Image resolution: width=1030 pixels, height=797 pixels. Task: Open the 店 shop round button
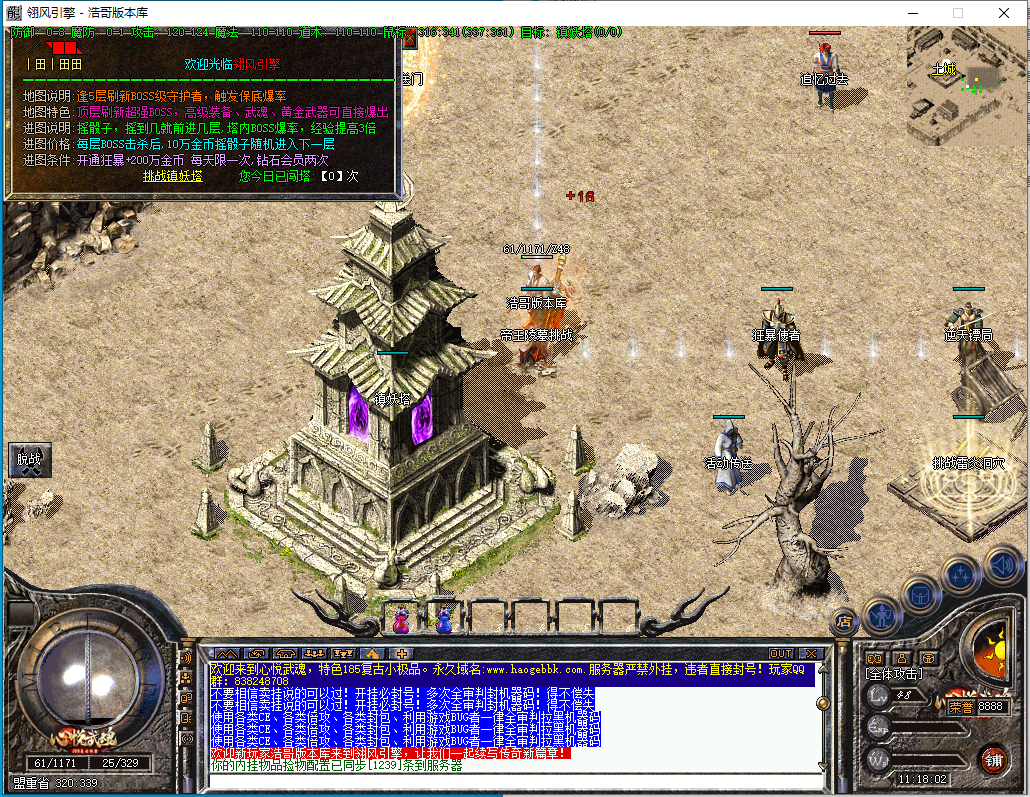click(x=845, y=620)
